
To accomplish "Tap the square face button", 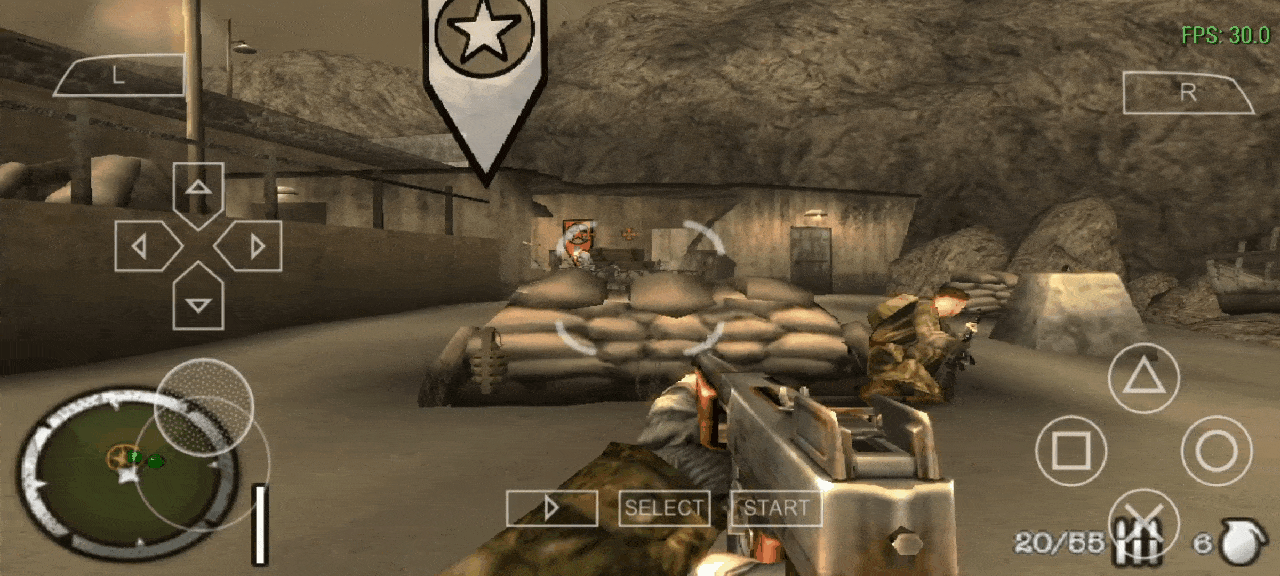I will tap(1071, 451).
